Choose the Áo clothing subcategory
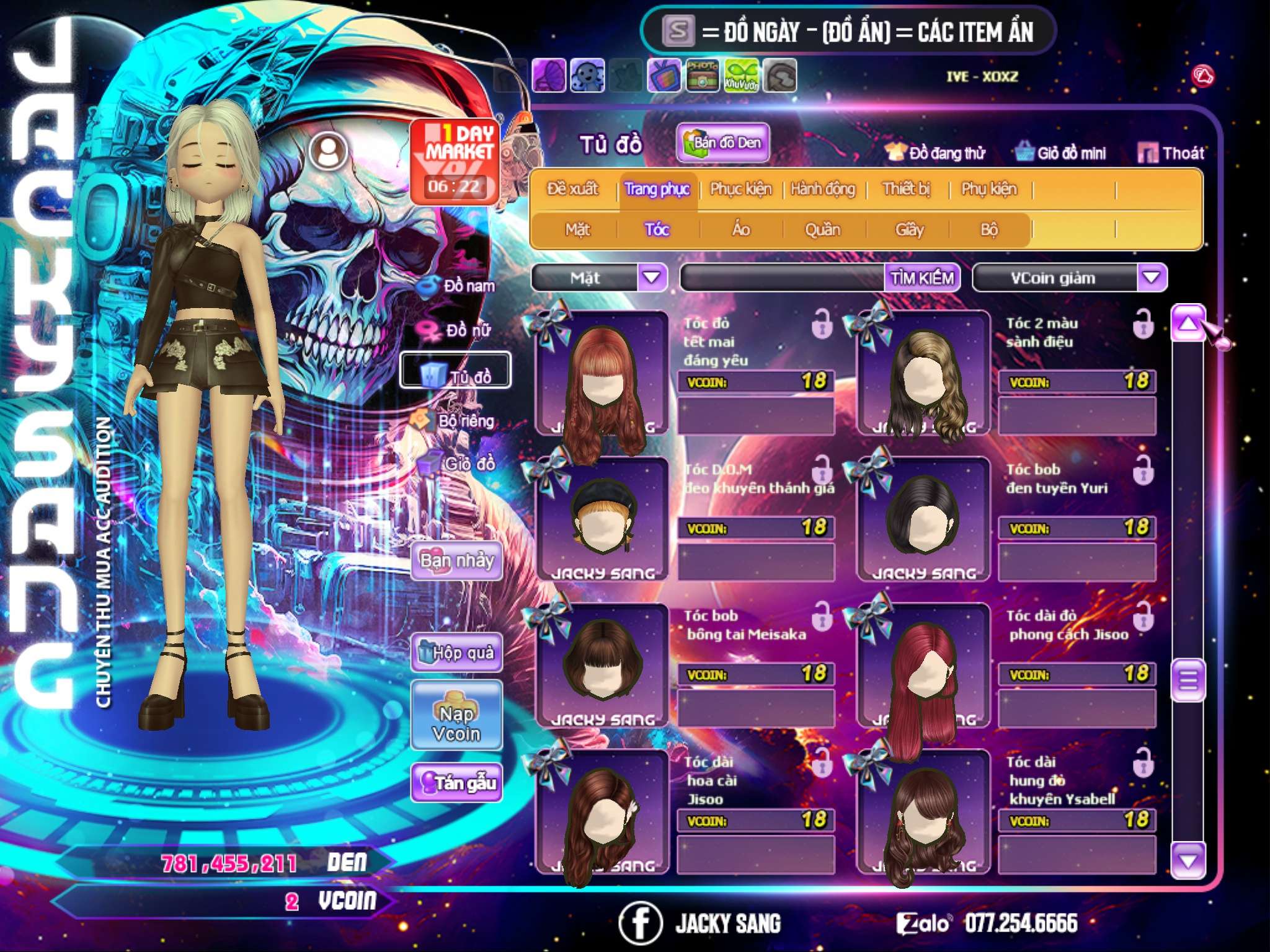This screenshot has width=1270, height=952. [740, 230]
